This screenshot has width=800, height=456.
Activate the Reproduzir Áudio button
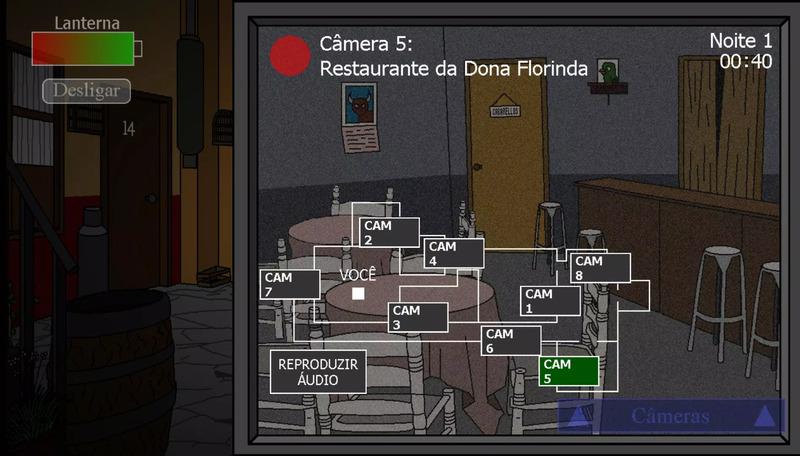318,371
